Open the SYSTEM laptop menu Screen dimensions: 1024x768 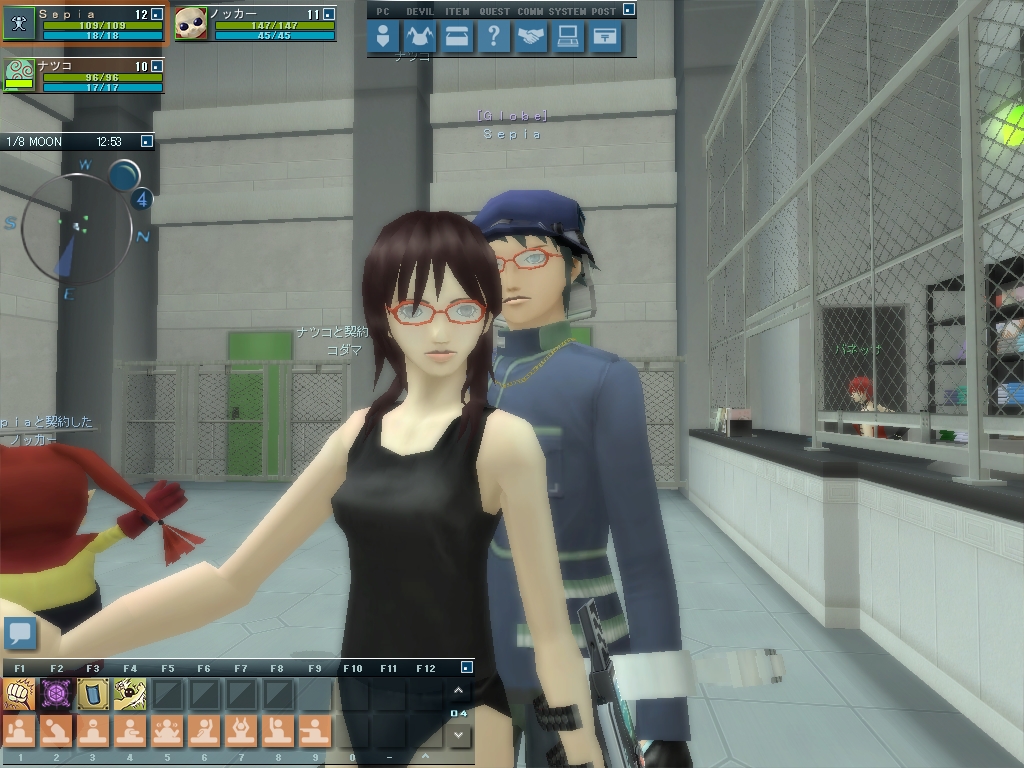coord(567,38)
